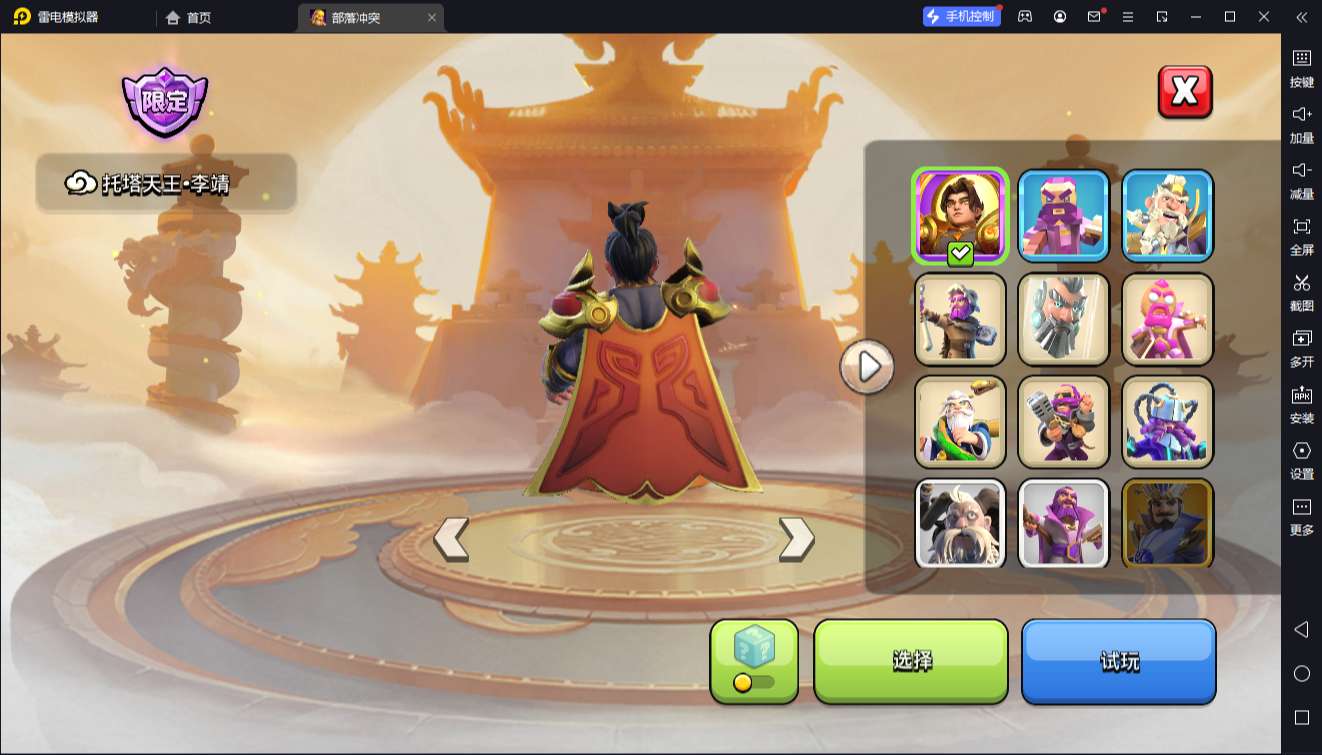Try out skin with blue 试玩 button
1322x755 pixels.
coord(1118,660)
